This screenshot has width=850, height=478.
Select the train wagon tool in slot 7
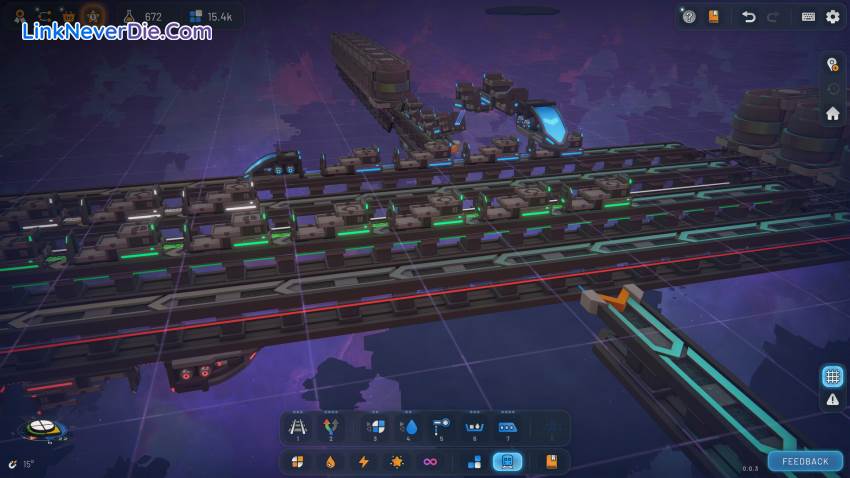coord(507,428)
